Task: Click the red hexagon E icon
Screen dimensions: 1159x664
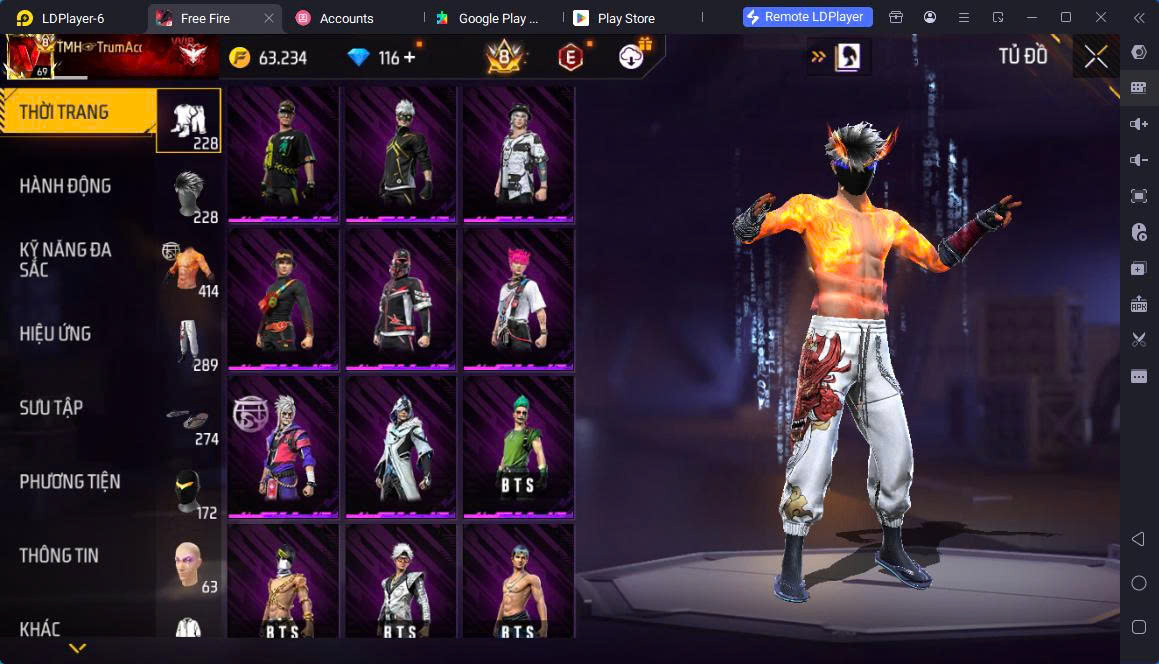Action: [x=570, y=58]
